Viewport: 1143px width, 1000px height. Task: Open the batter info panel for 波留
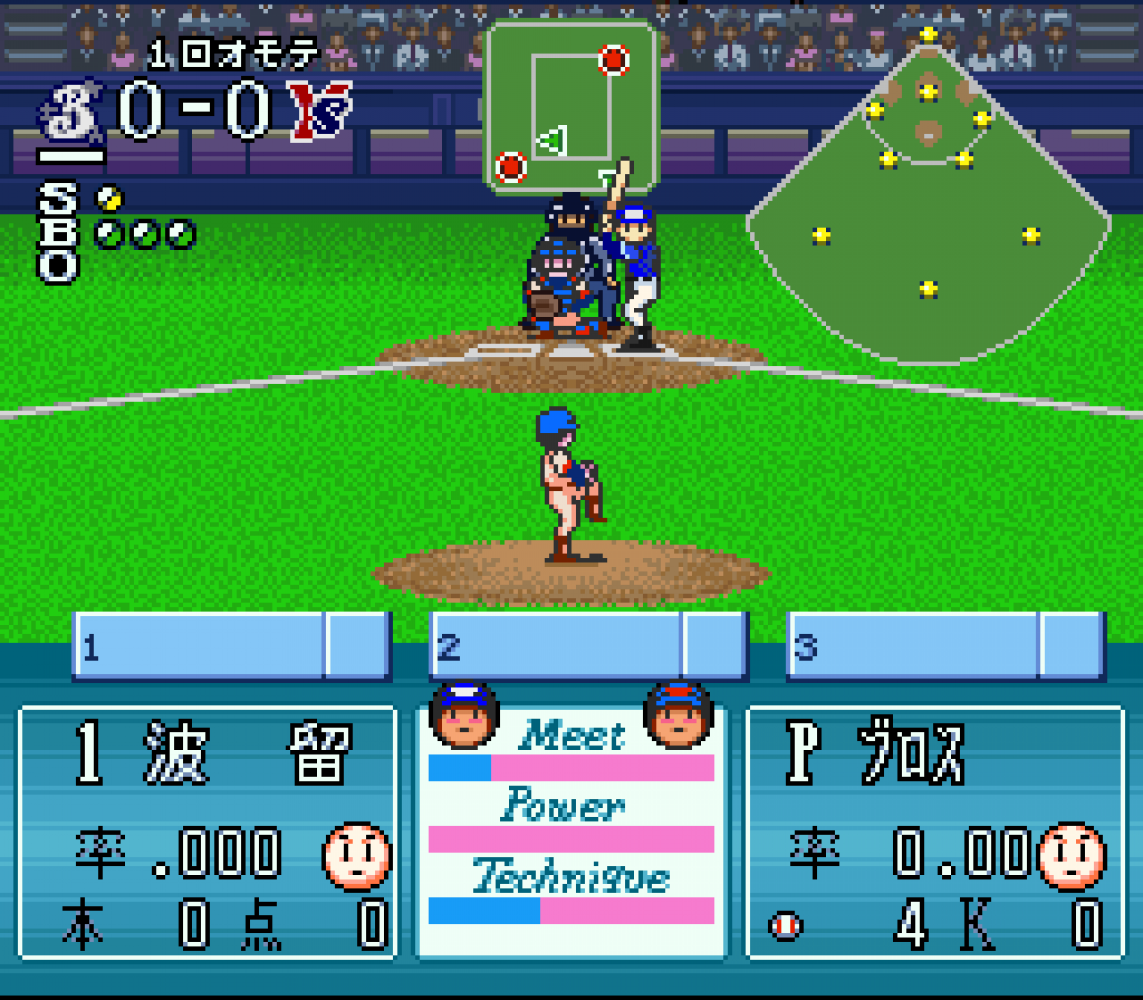pyautogui.click(x=207, y=832)
